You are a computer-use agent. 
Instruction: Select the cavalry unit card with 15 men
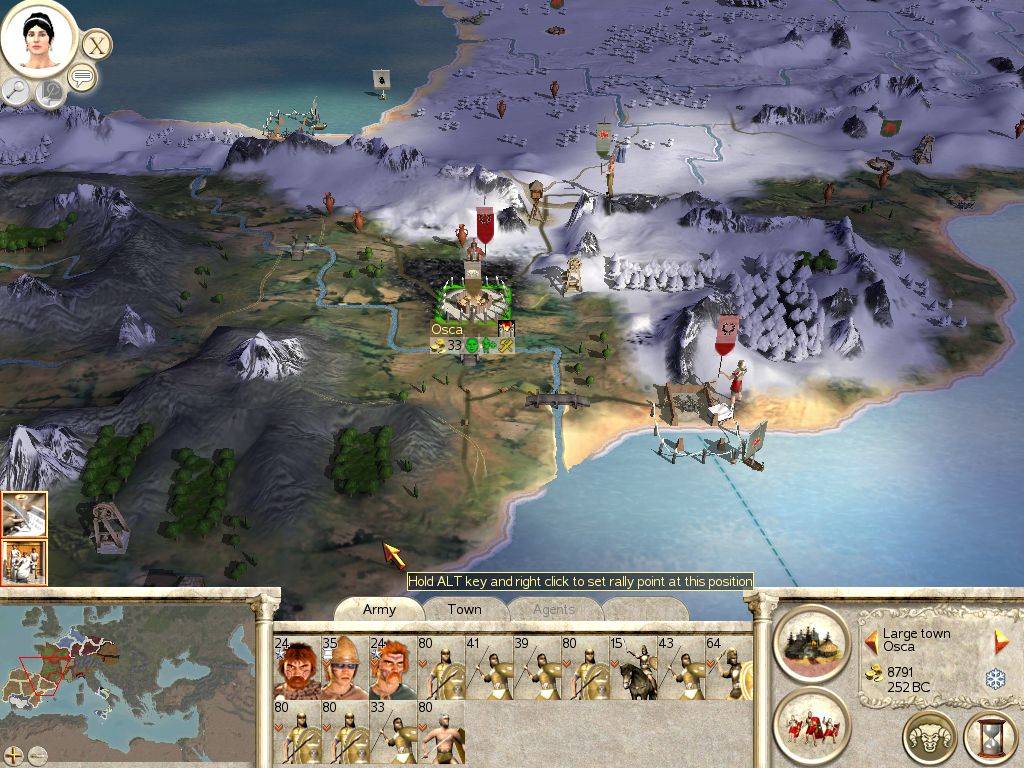633,667
